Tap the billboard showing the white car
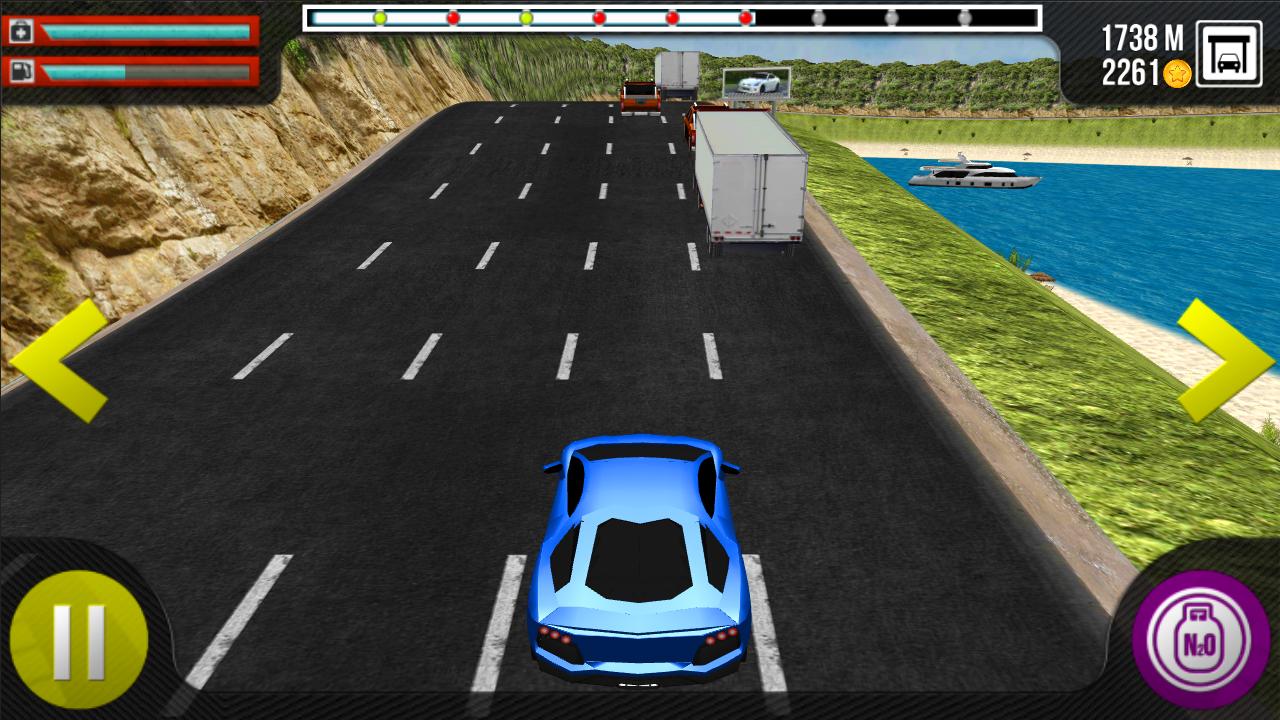 (x=757, y=81)
